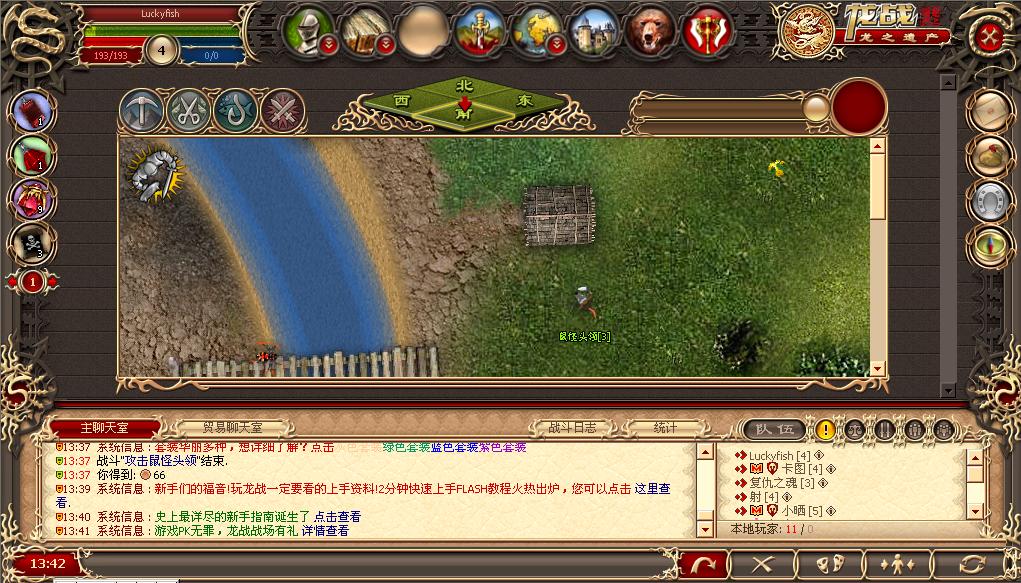Click the red curved-arrow send button

[704, 565]
